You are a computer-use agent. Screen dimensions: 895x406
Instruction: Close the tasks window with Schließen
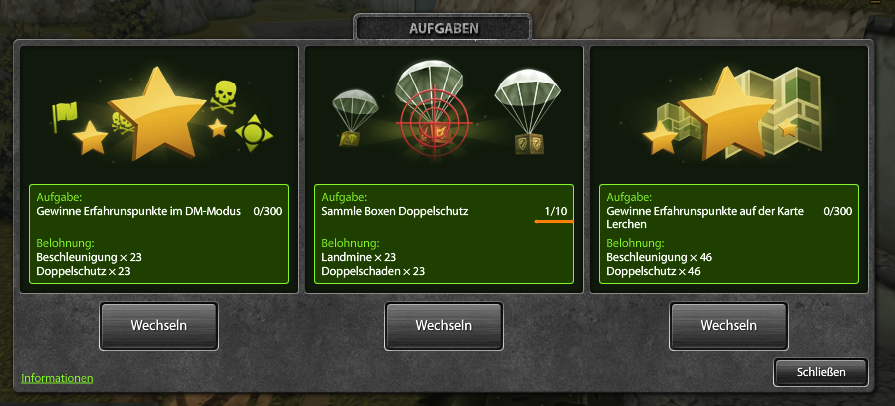[x=821, y=372]
